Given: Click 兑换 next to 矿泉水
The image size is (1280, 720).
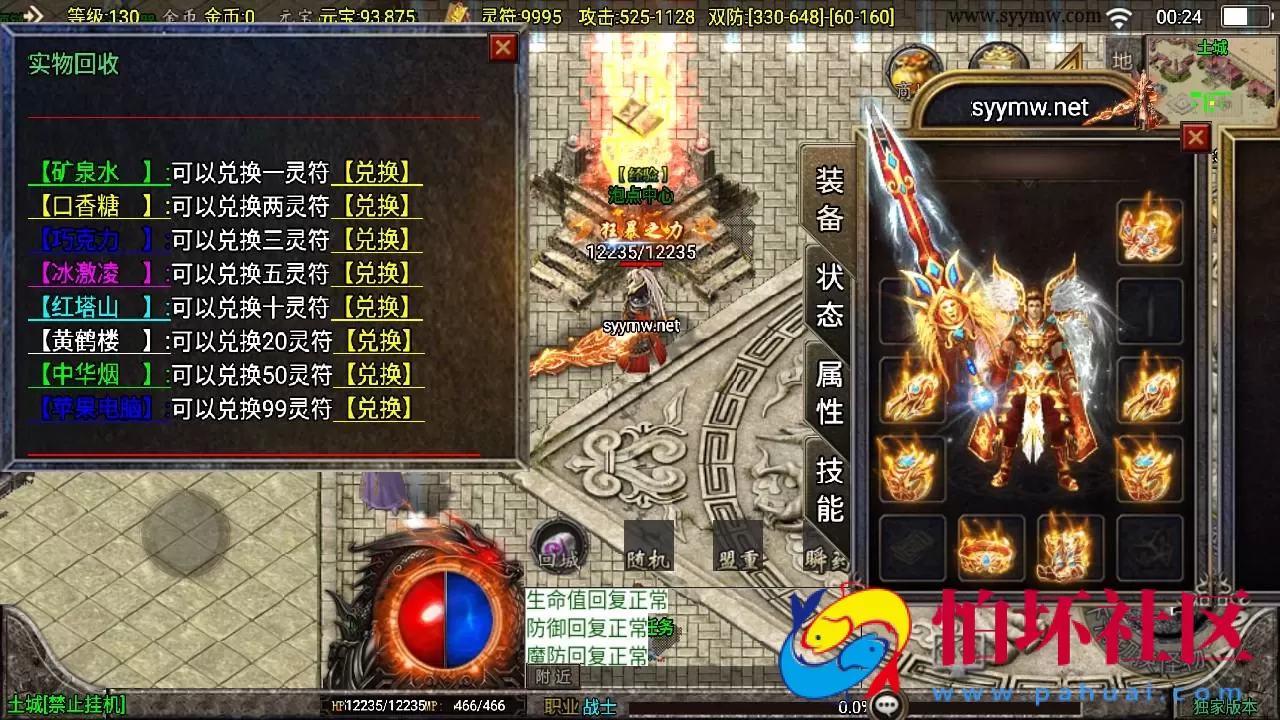Looking at the screenshot, I should click(x=377, y=172).
